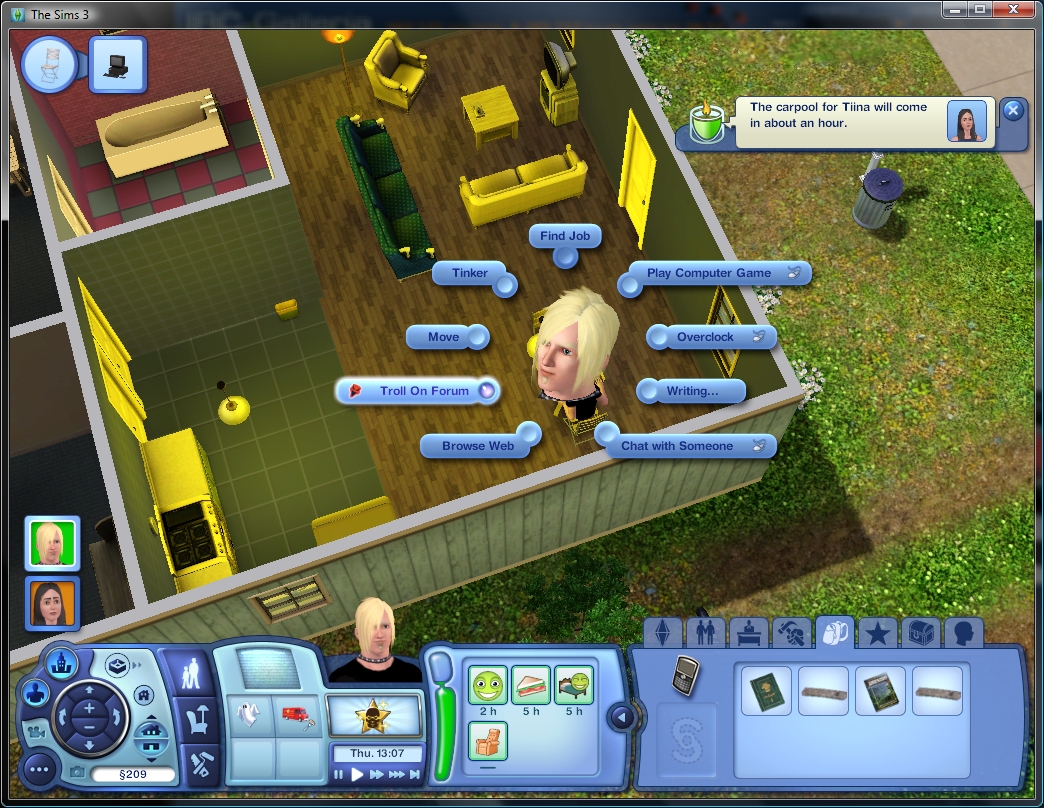This screenshot has width=1044, height=808.
Task: Open the options menu three-dots button
Action: 40,769
